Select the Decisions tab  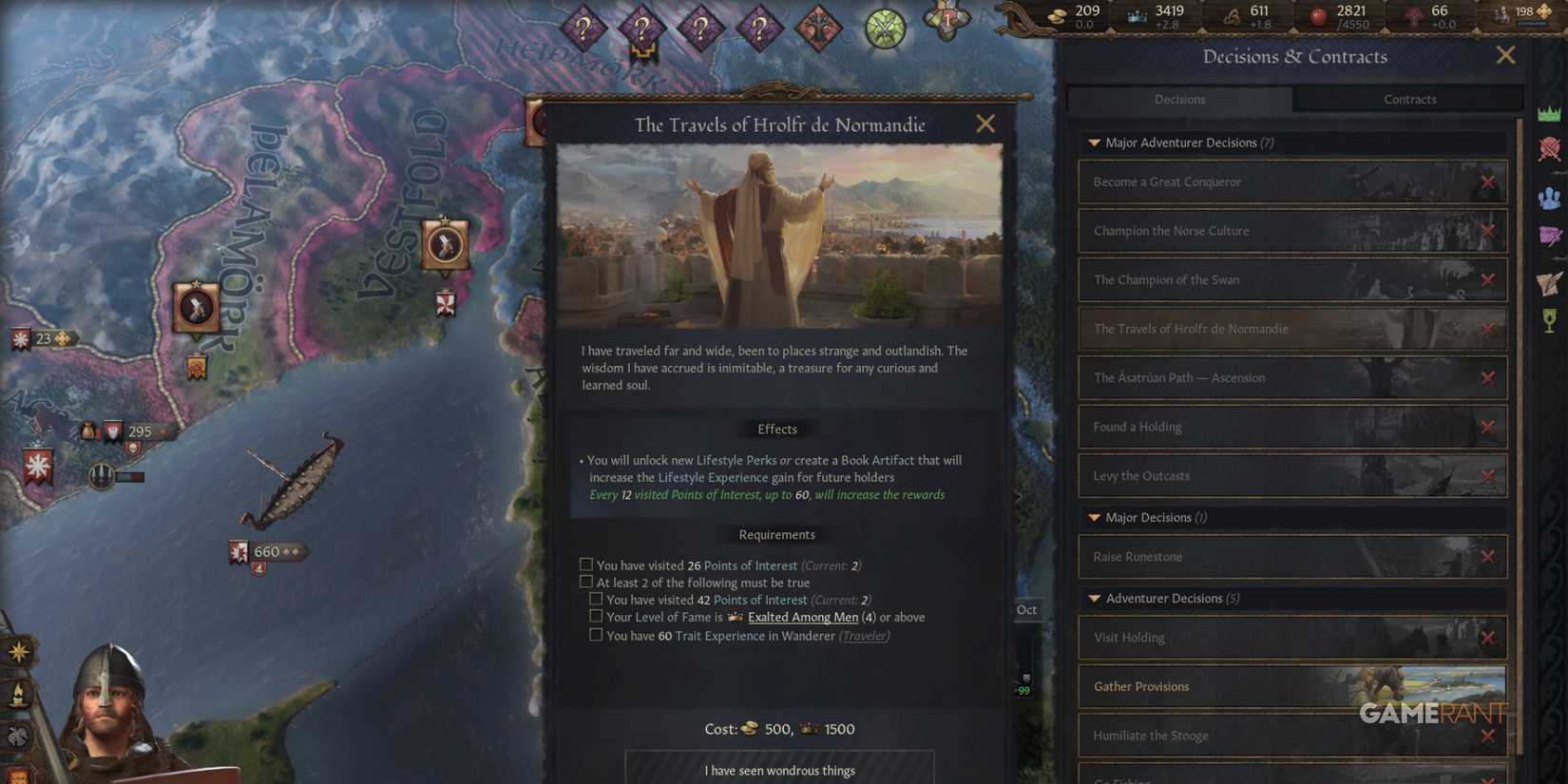coord(1179,99)
